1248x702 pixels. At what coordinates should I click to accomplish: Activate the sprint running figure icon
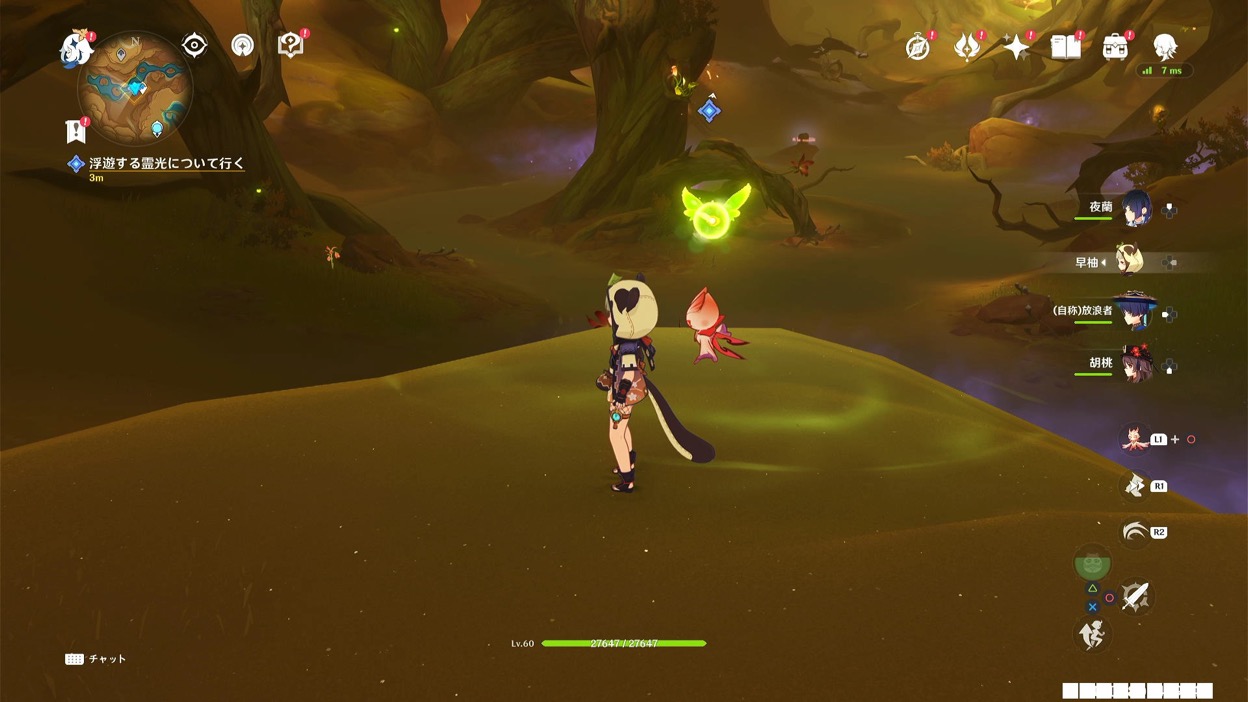pyautogui.click(x=1093, y=633)
